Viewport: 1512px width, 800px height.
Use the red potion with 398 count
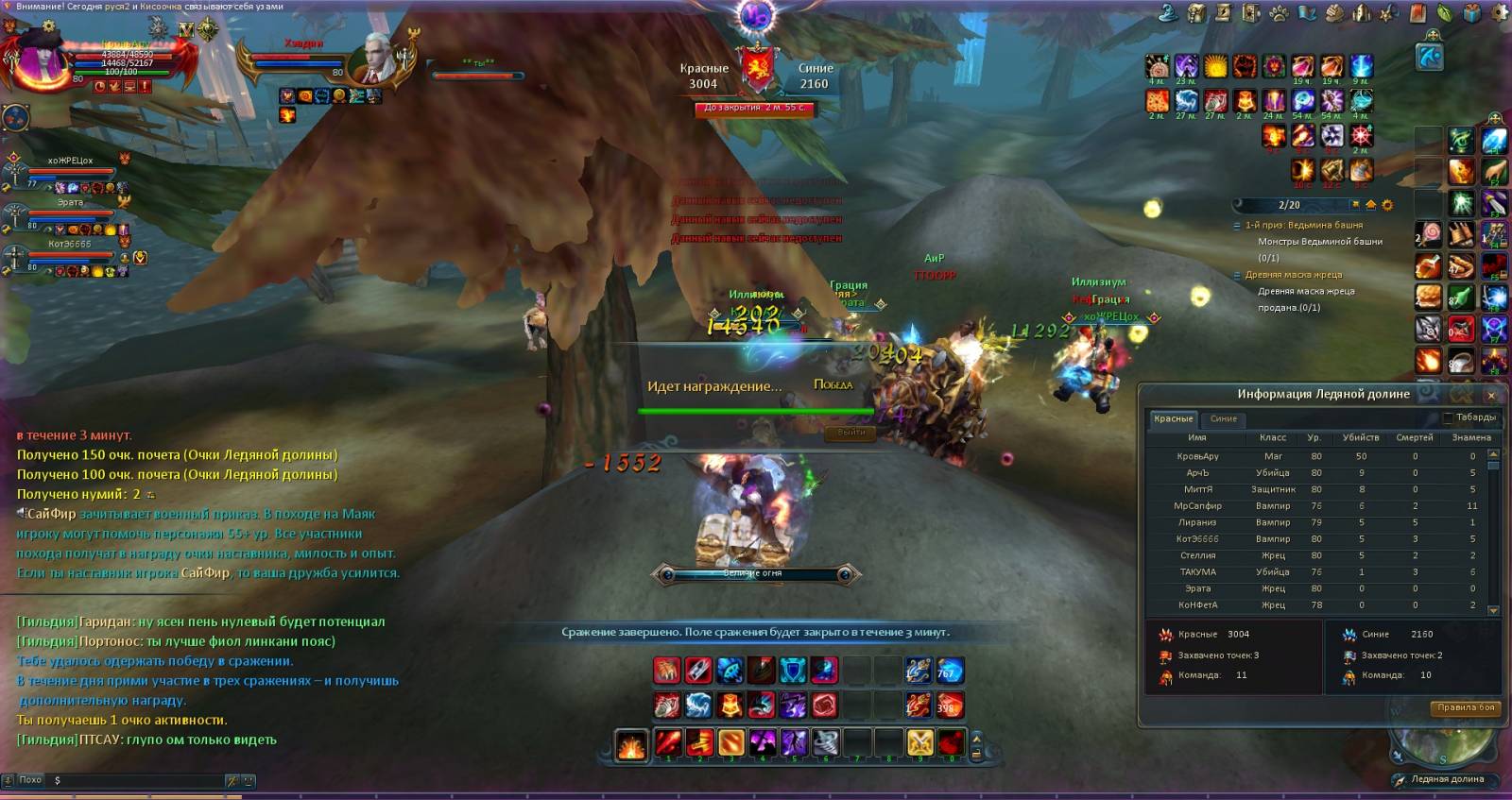click(x=950, y=705)
